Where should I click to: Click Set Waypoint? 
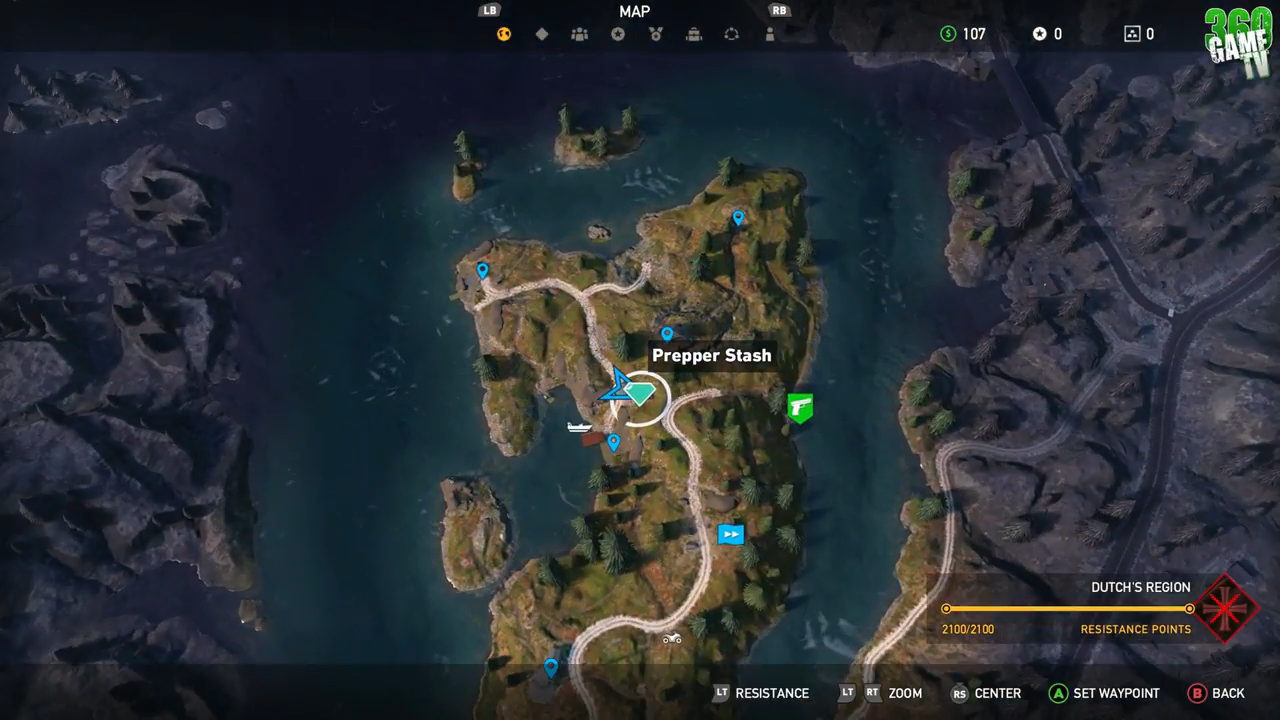click(1104, 692)
